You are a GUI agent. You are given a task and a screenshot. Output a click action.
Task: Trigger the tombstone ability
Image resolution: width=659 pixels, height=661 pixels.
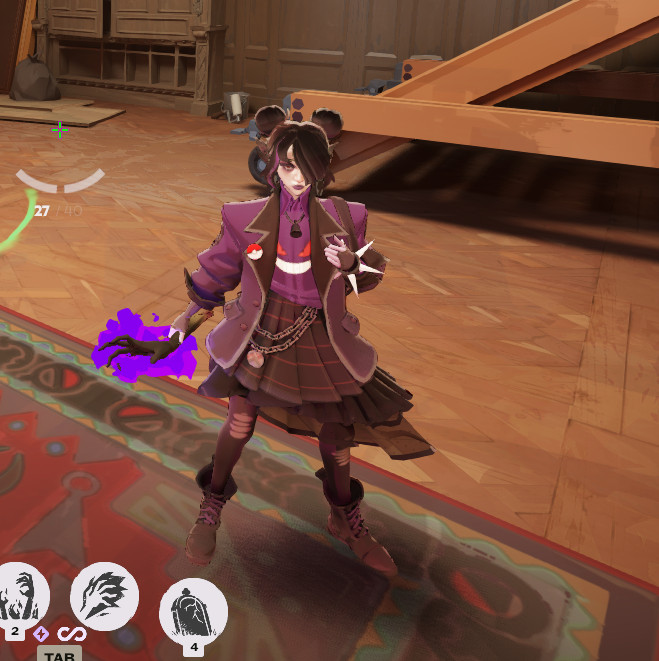pyautogui.click(x=192, y=609)
